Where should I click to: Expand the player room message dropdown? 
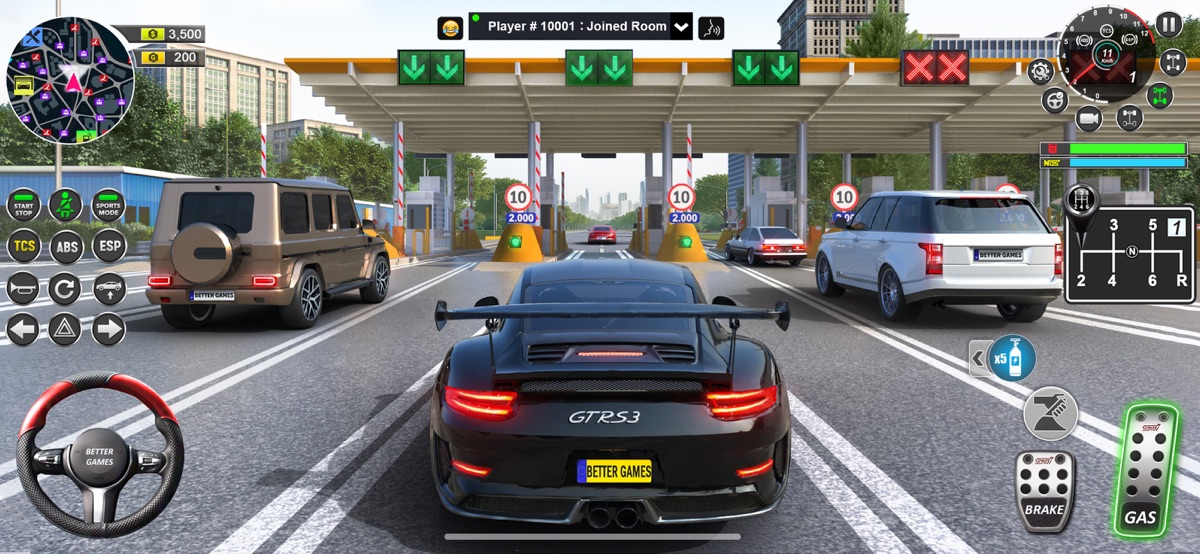pyautogui.click(x=681, y=27)
